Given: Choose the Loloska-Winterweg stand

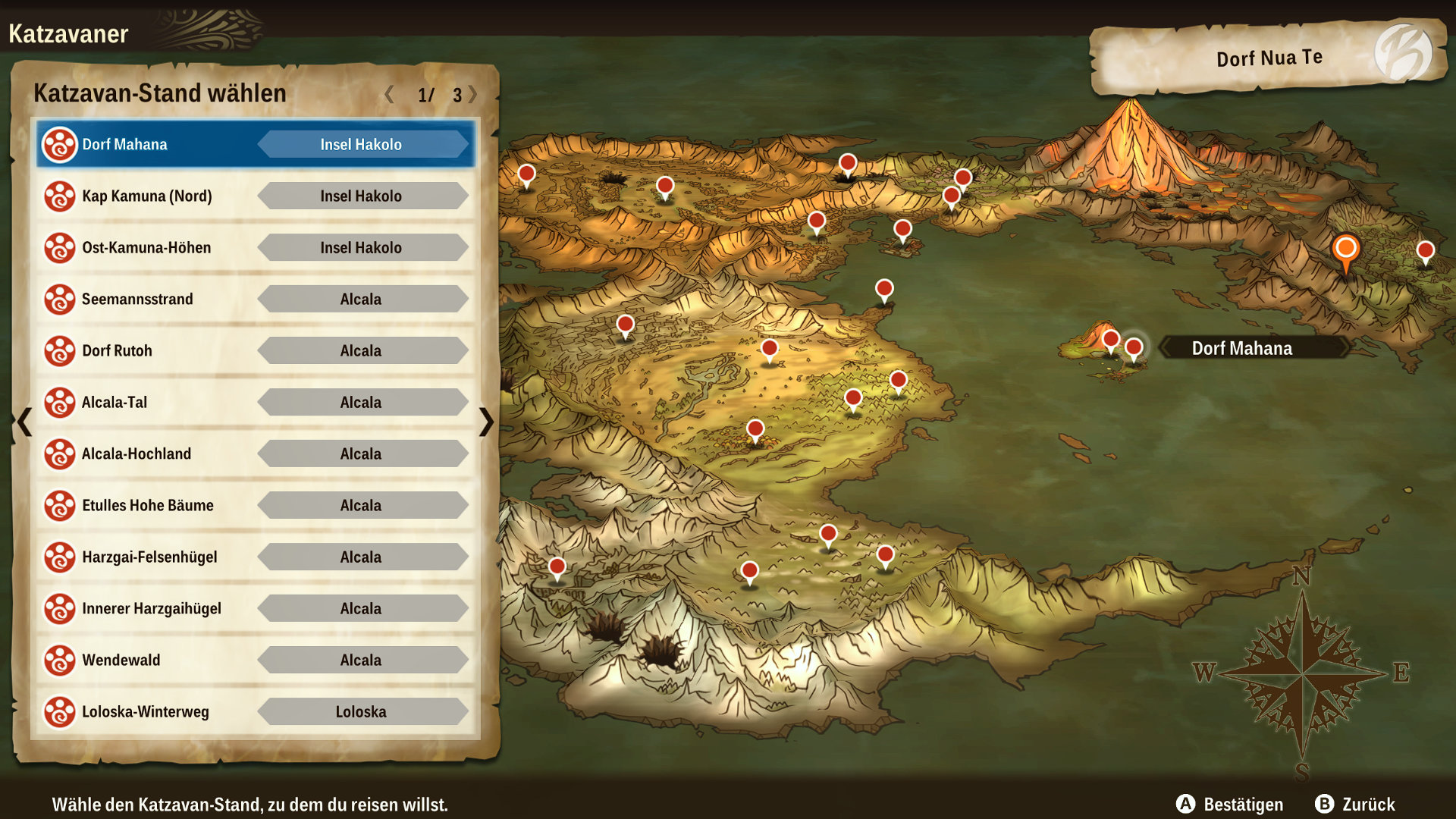Looking at the screenshot, I should tap(255, 711).
